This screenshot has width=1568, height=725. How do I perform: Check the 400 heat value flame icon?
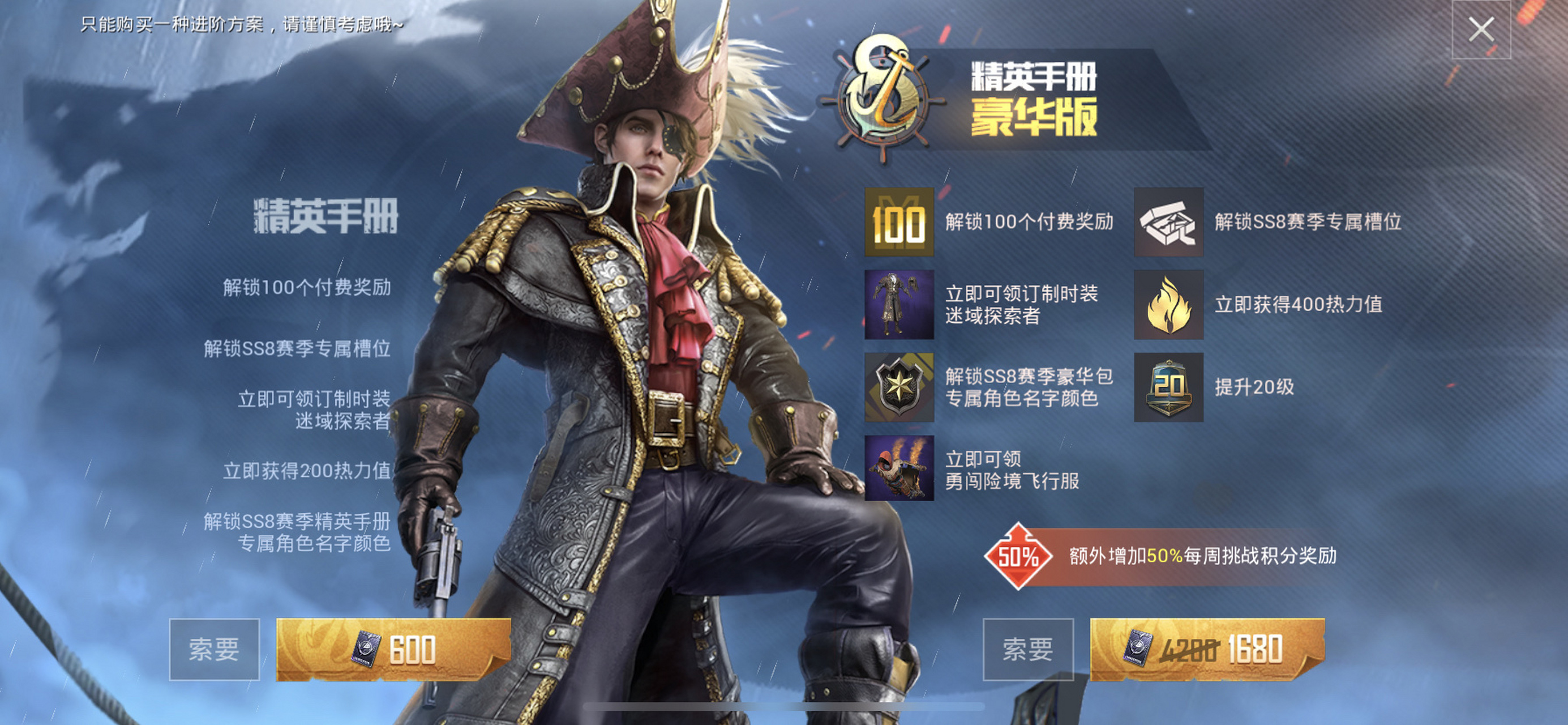(1168, 305)
